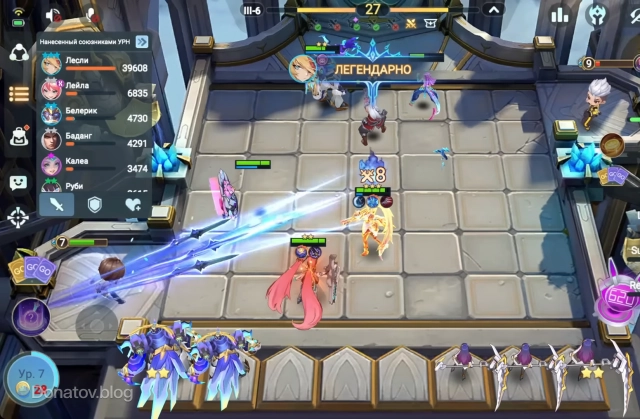Screen dimensions: 640x419
Task: Toggle the muted speaker icon
Action: tap(55, 16)
